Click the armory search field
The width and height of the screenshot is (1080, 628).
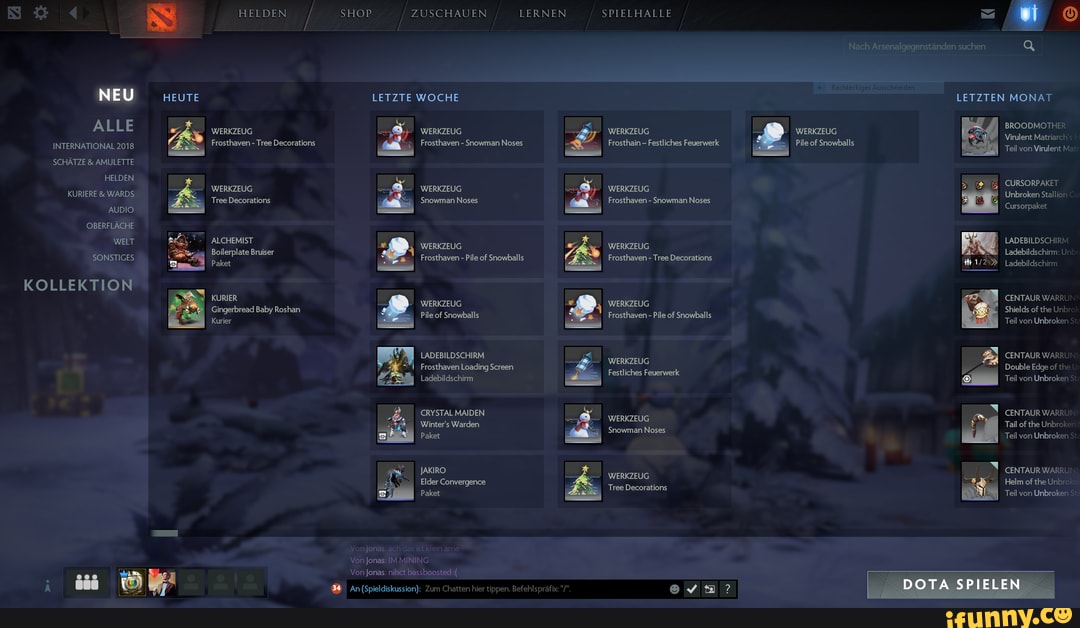tap(930, 46)
